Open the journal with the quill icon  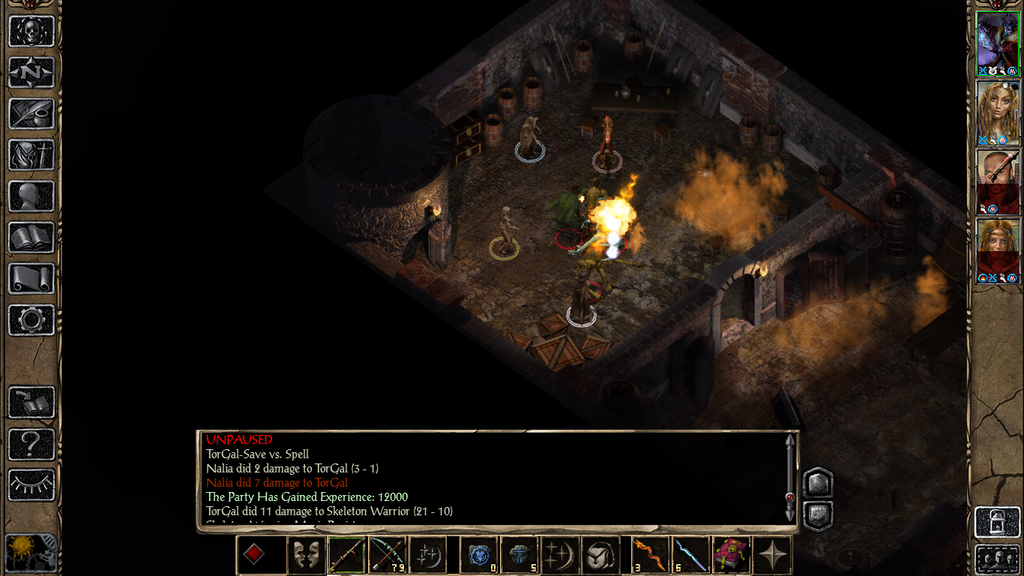pos(31,113)
